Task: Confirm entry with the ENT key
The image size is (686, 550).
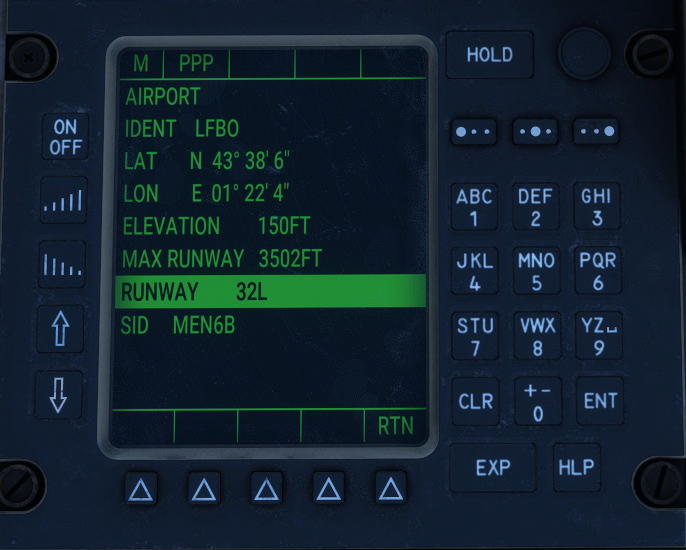Action: (x=600, y=401)
